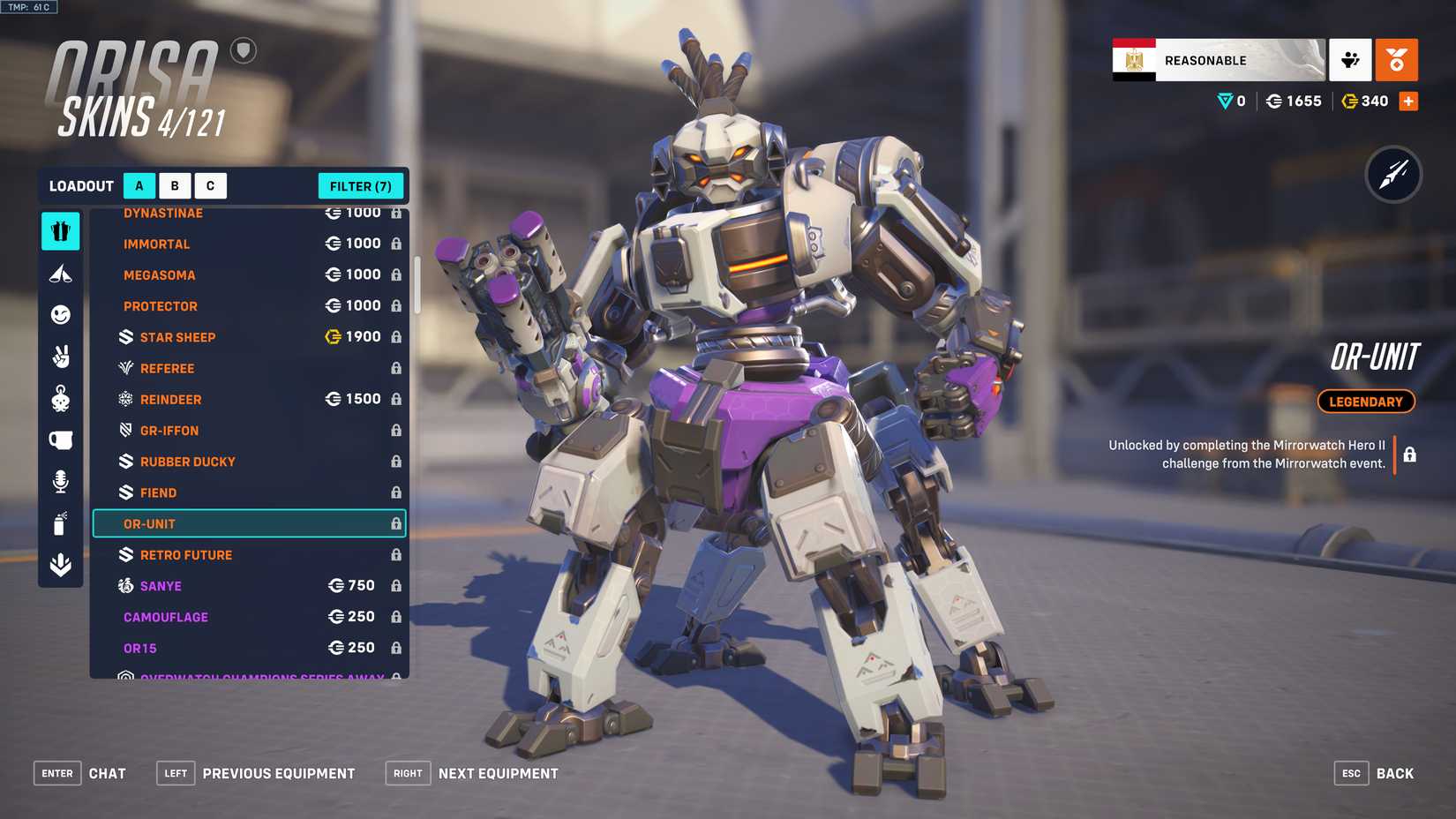The height and width of the screenshot is (819, 1456).
Task: Open the Highlight Intros category
Action: tap(60, 273)
